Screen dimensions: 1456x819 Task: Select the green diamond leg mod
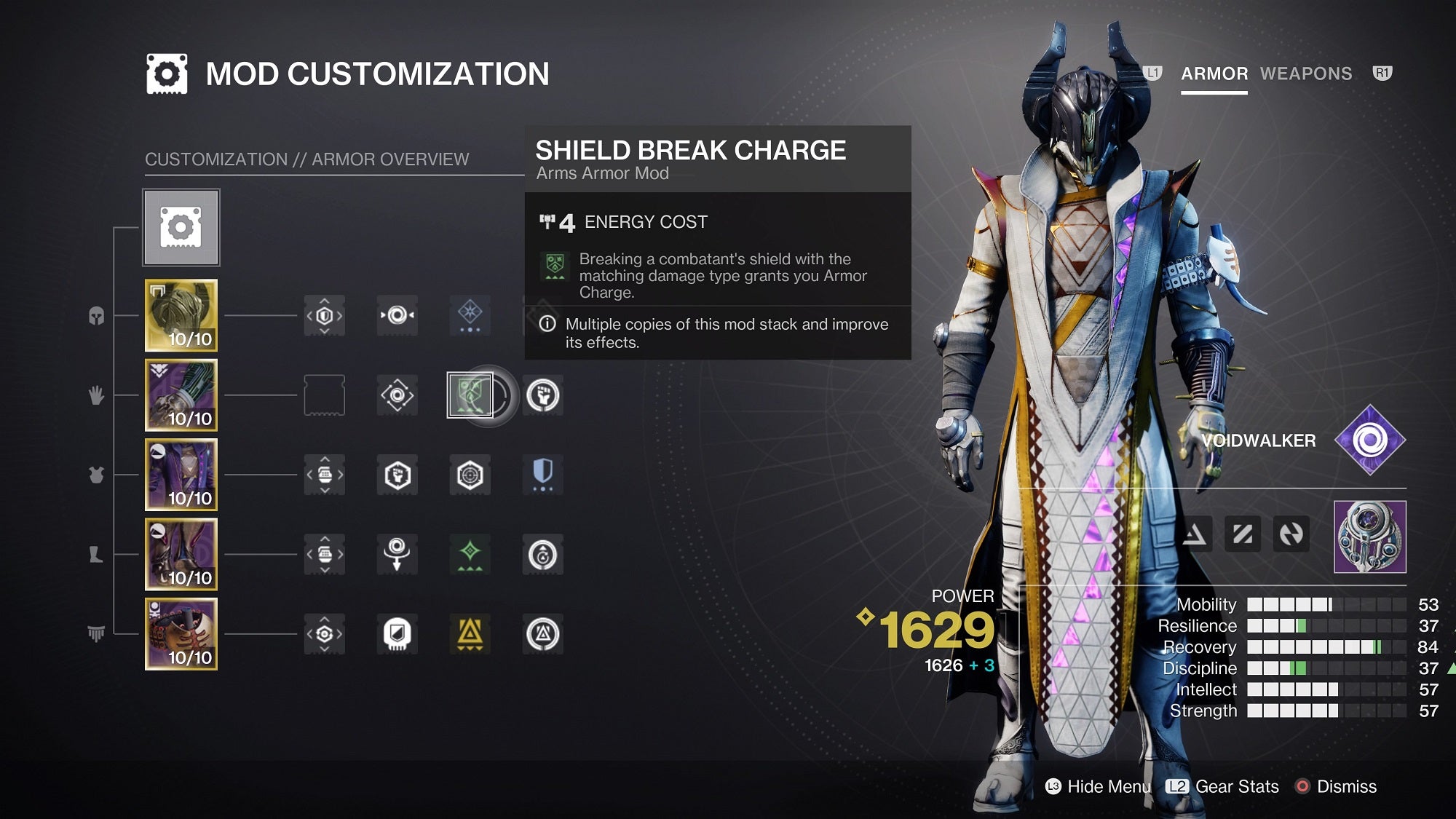(470, 554)
